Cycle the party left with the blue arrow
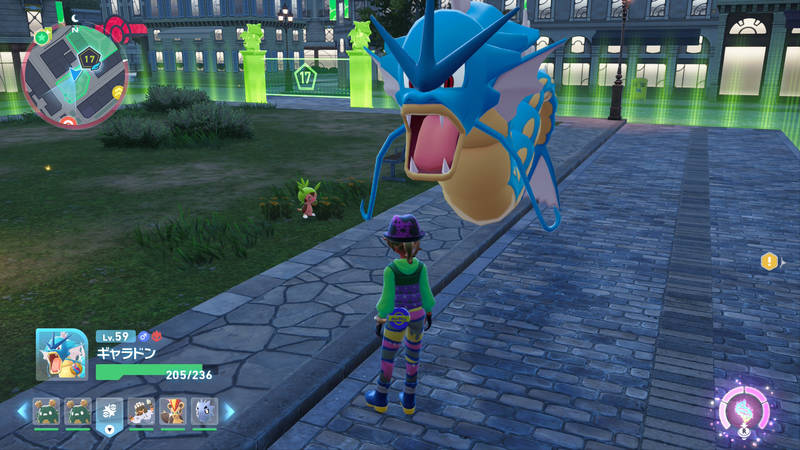Viewport: 800px width, 450px height. point(21,412)
